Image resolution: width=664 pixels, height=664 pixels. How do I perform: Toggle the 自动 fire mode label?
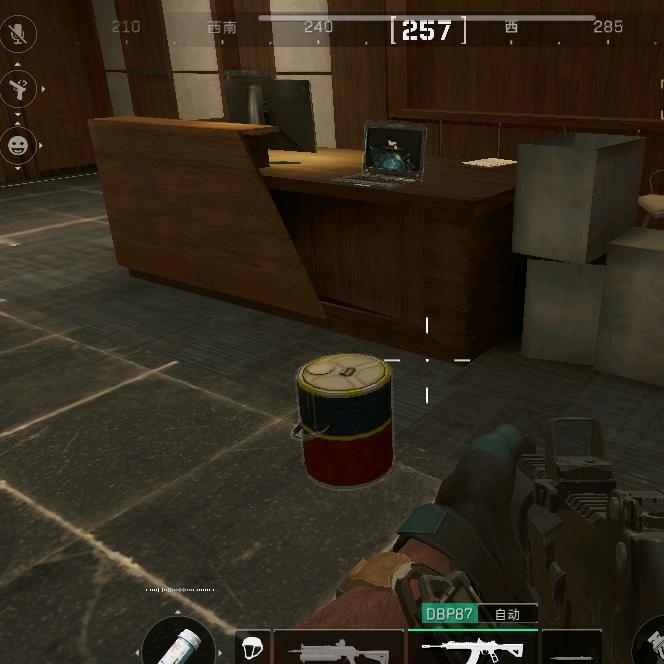(508, 614)
